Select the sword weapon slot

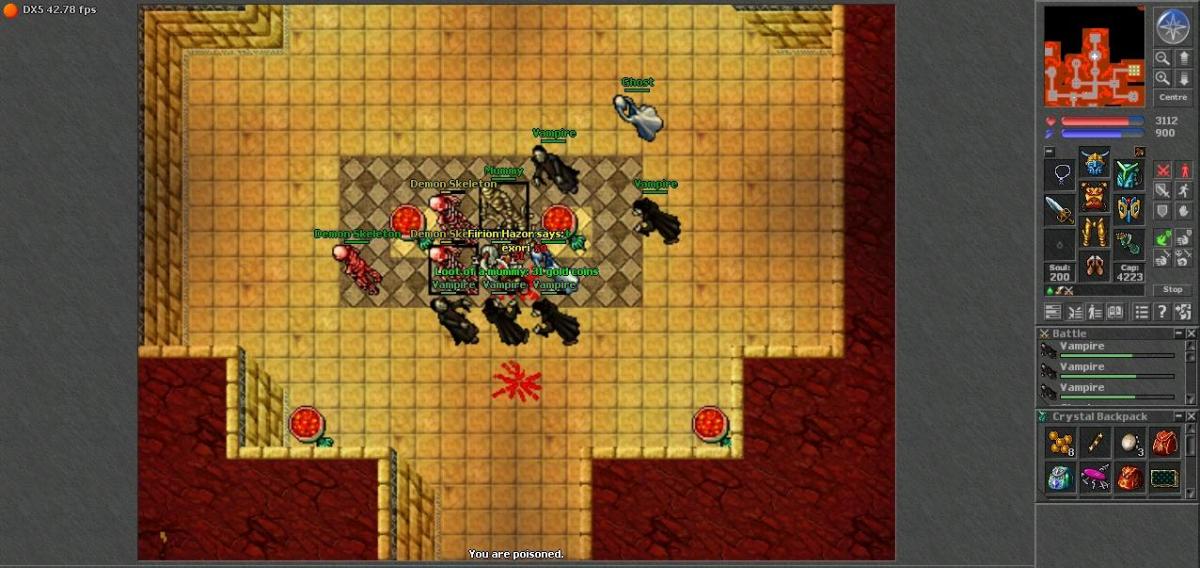1060,209
